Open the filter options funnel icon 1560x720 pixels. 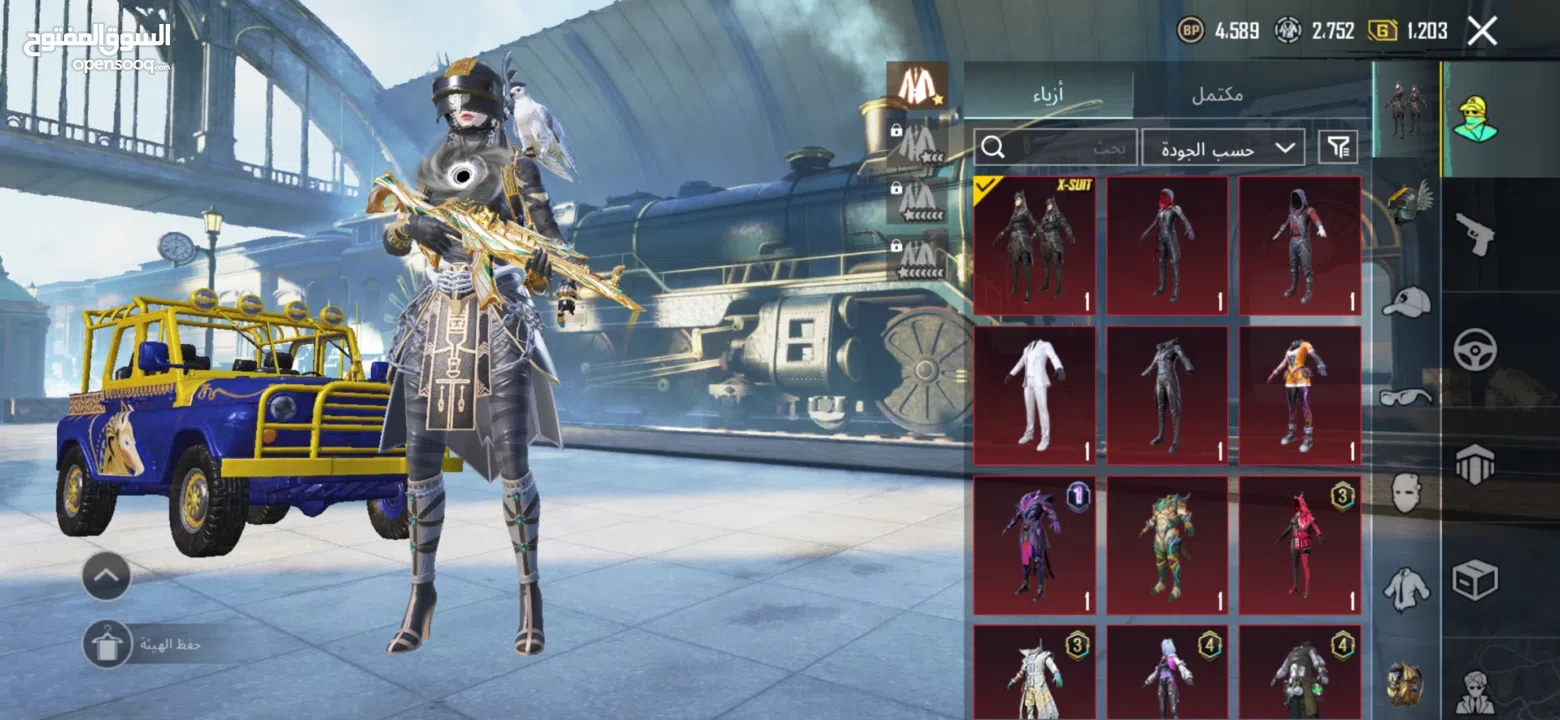[x=1338, y=148]
